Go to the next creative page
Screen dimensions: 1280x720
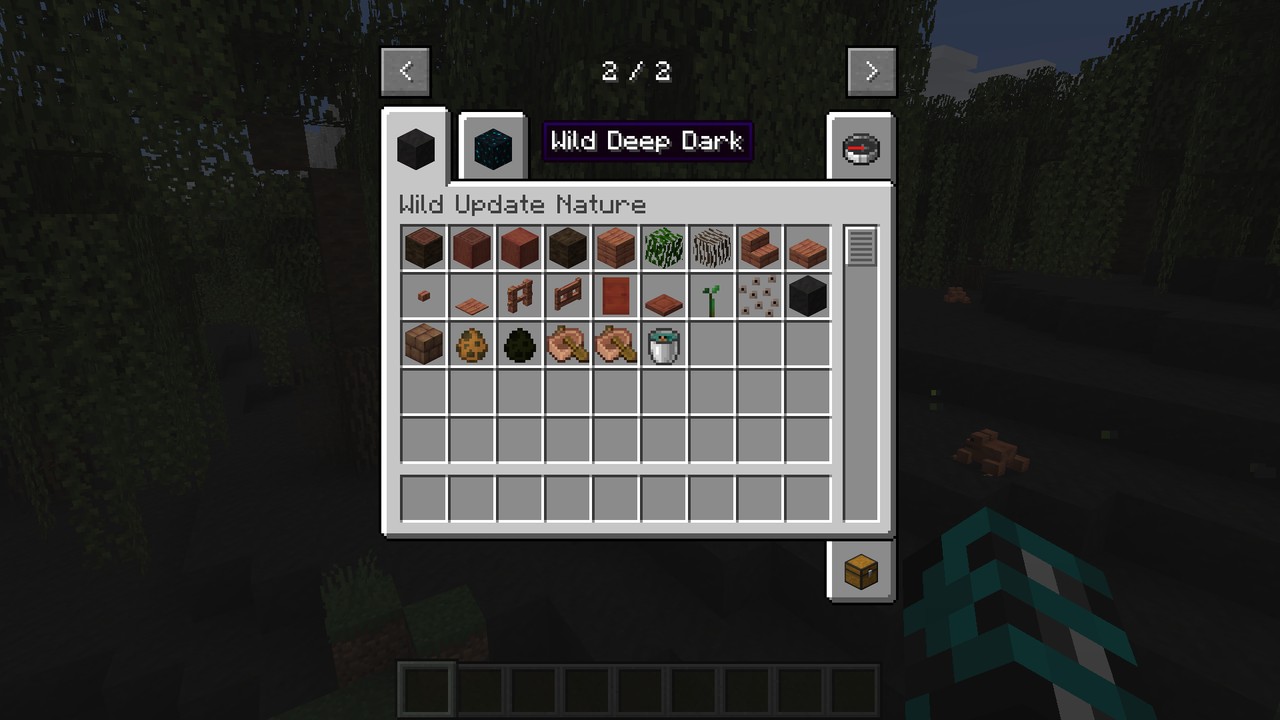(871, 71)
